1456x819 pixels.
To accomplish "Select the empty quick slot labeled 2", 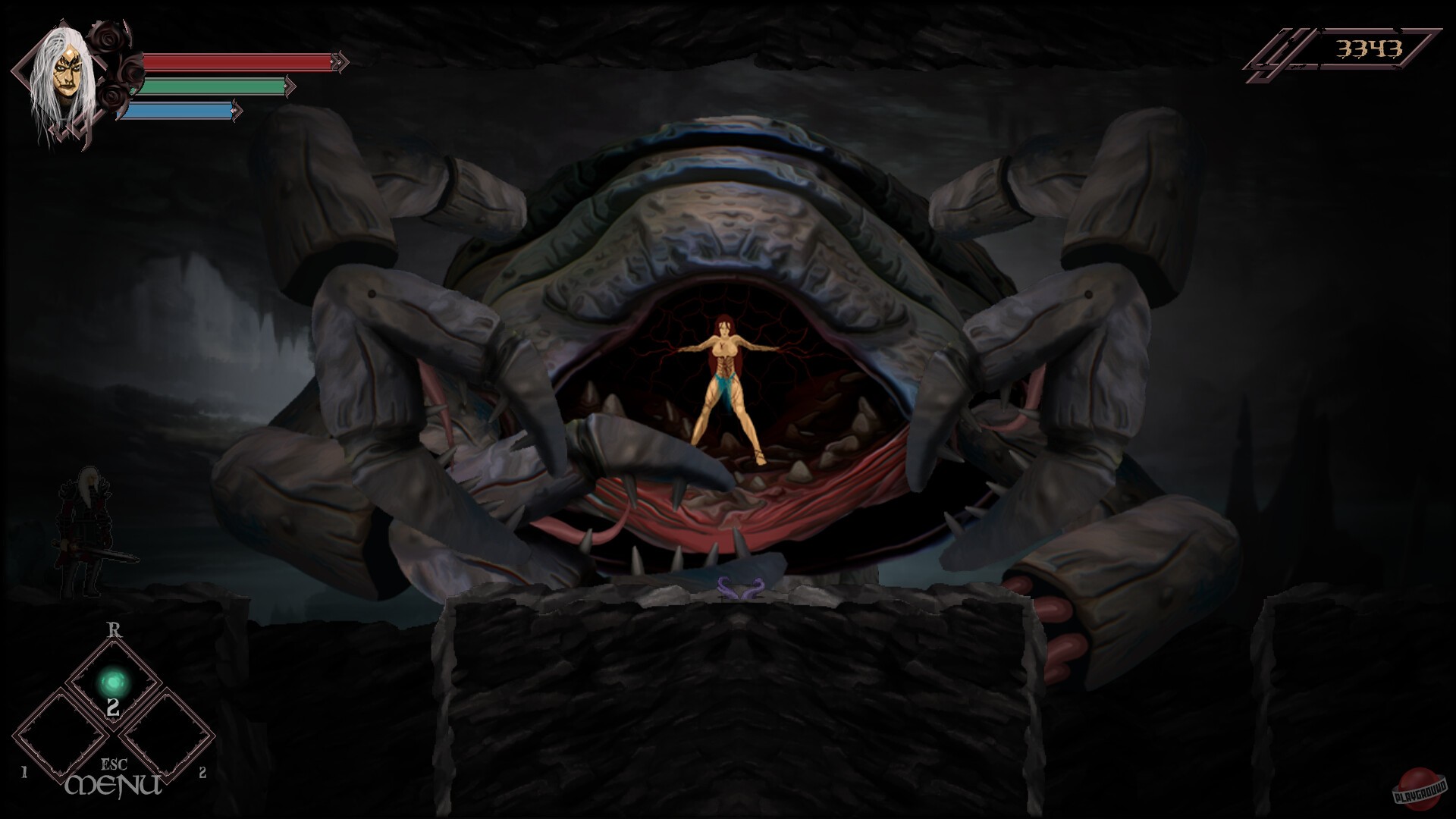I will [x=168, y=736].
